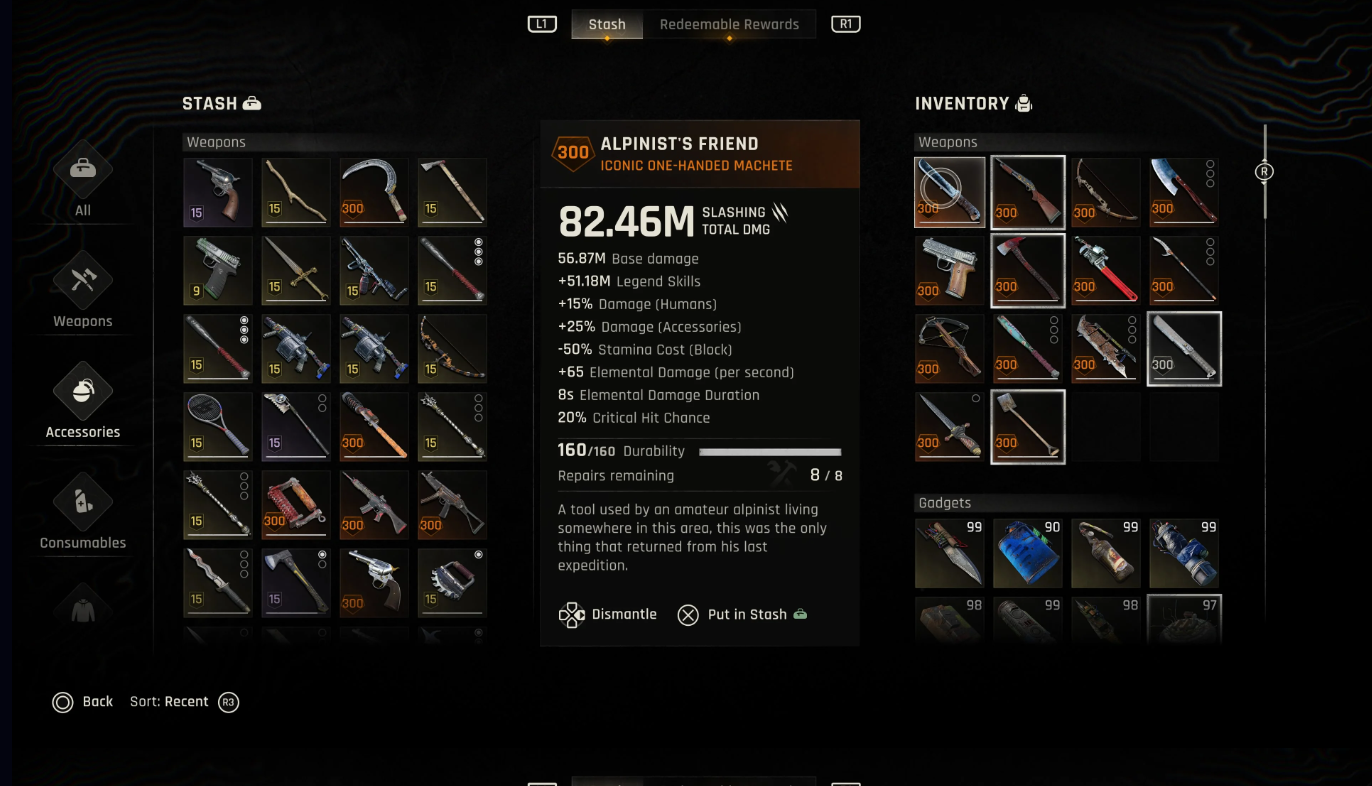Choose the red pipe wrench in inventory

(x=1106, y=270)
